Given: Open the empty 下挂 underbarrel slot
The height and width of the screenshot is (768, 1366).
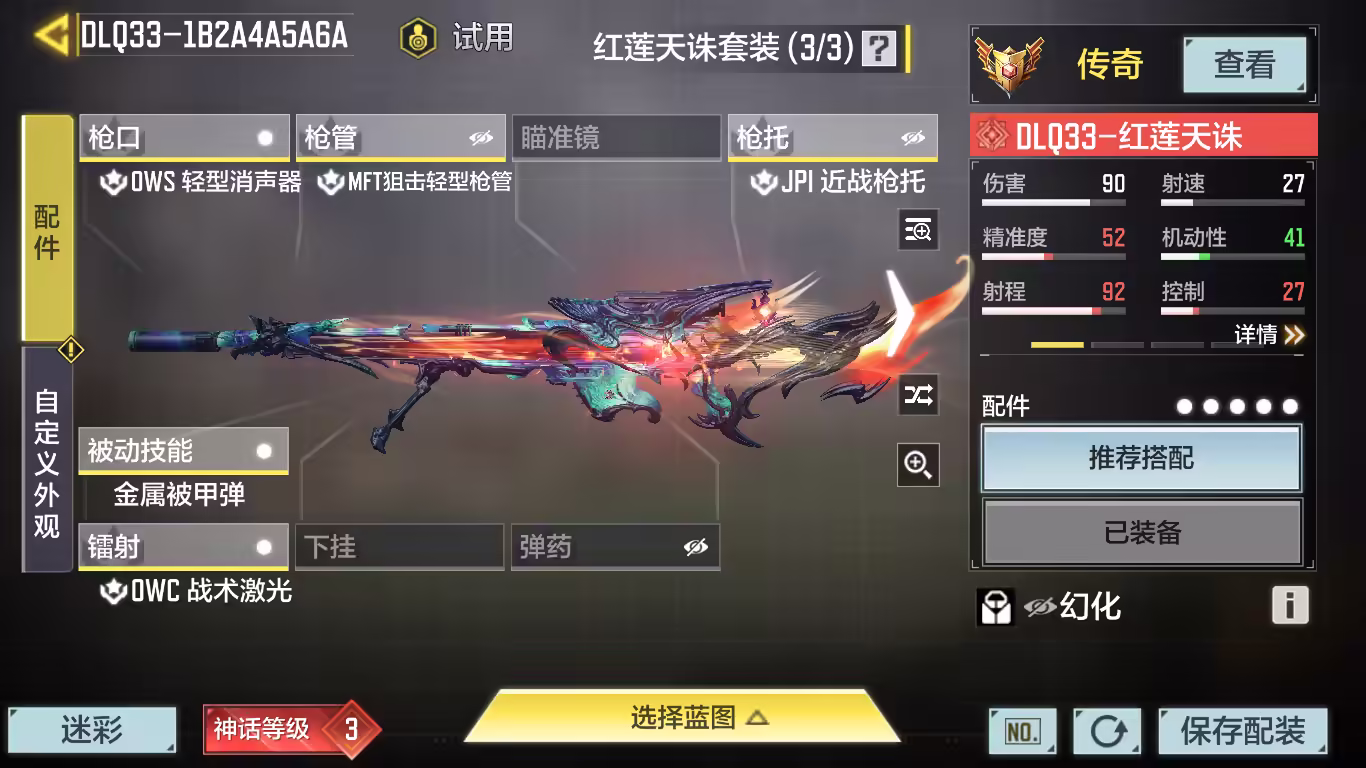Looking at the screenshot, I should (399, 547).
